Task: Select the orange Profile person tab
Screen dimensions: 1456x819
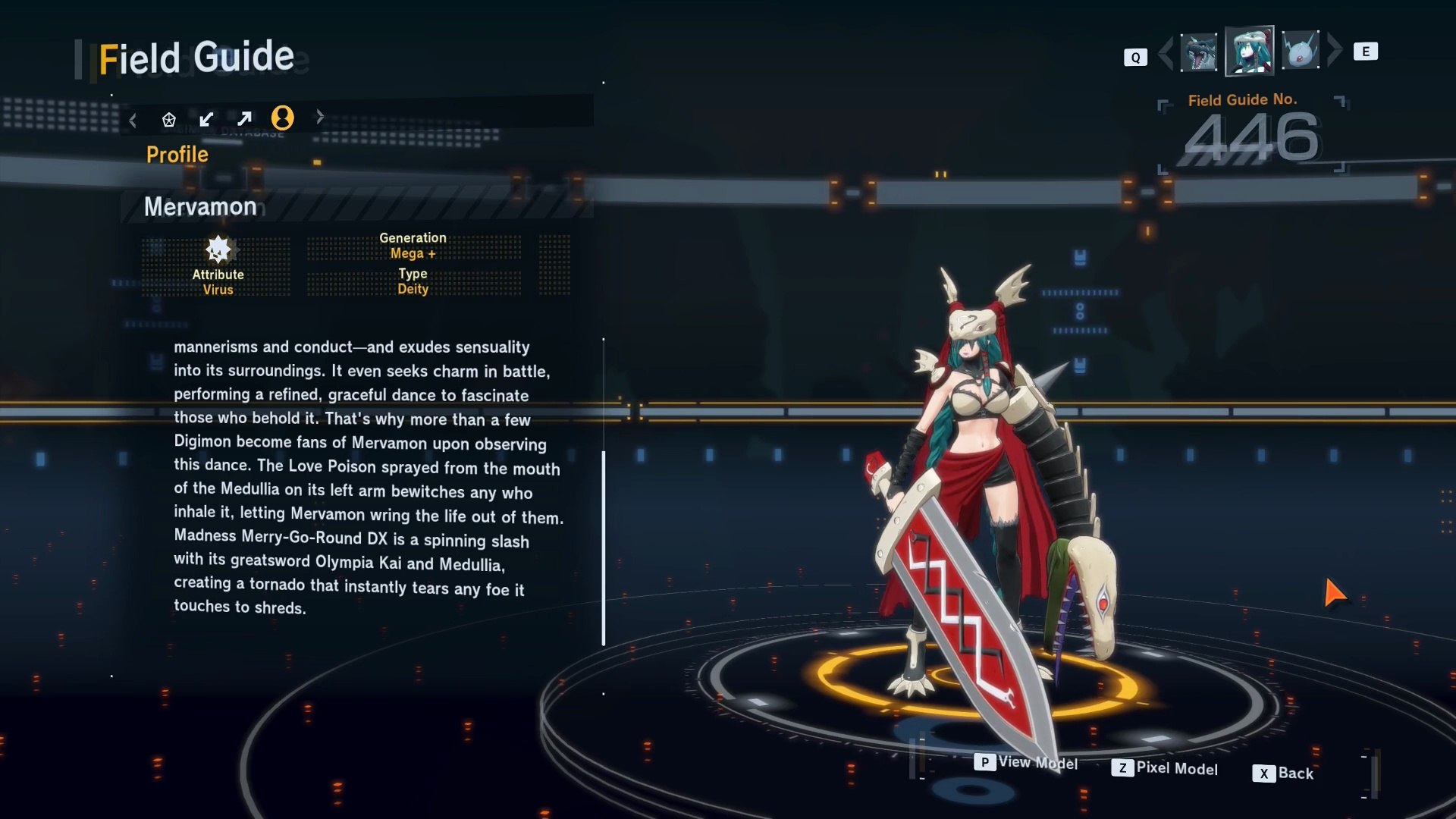Action: 283,118
